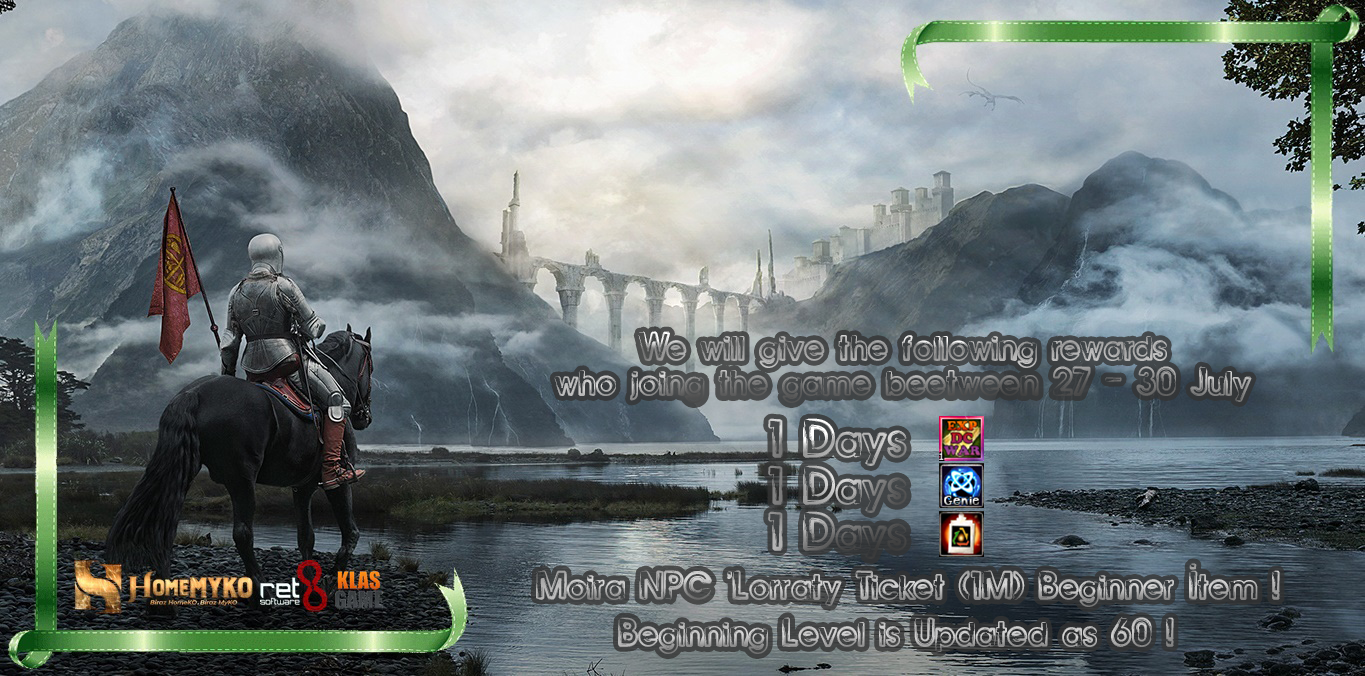Choose the red scroll reward icon
The image size is (1365, 676).
tap(961, 533)
